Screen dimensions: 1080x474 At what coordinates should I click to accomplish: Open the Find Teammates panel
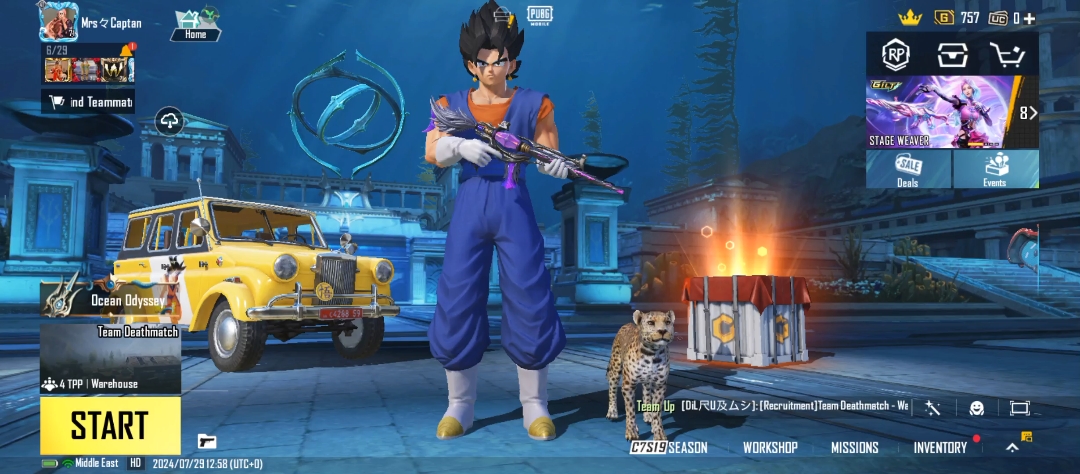[x=88, y=101]
